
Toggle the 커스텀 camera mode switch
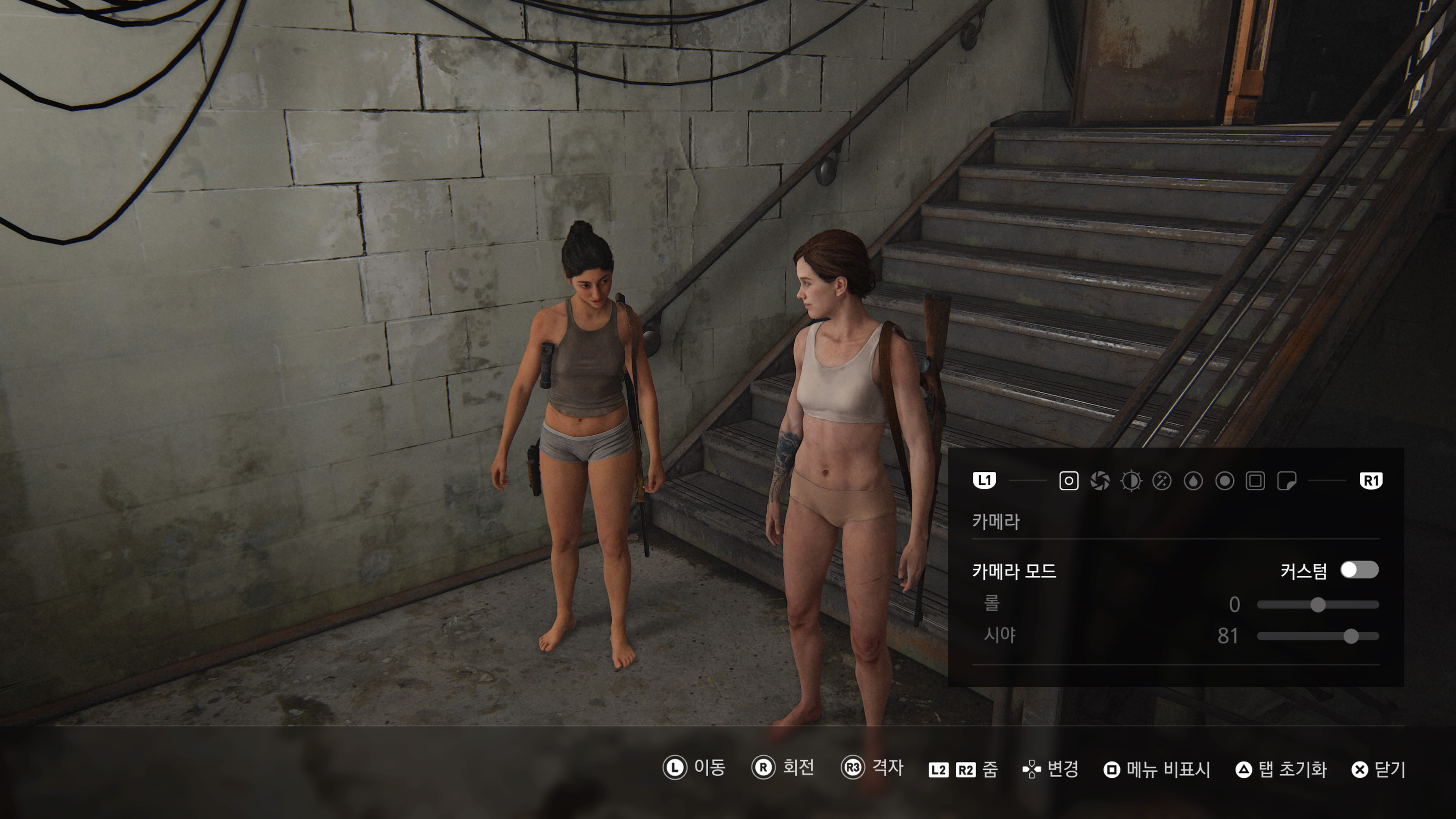(x=1359, y=570)
